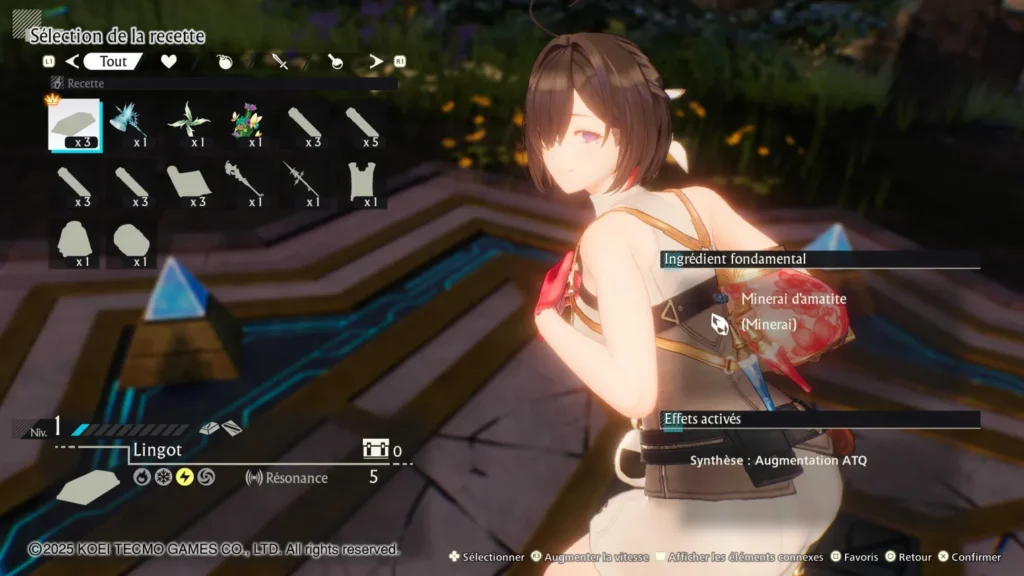Choose the cloth sheet recipe
This screenshot has height=576, width=1024.
[x=189, y=183]
